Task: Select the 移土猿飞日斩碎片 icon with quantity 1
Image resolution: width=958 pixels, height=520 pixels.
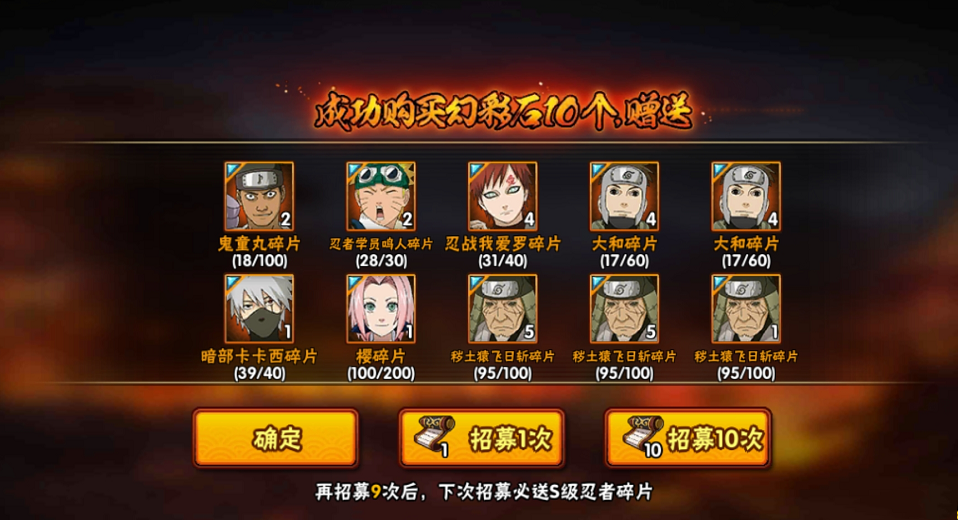Action: click(x=746, y=309)
